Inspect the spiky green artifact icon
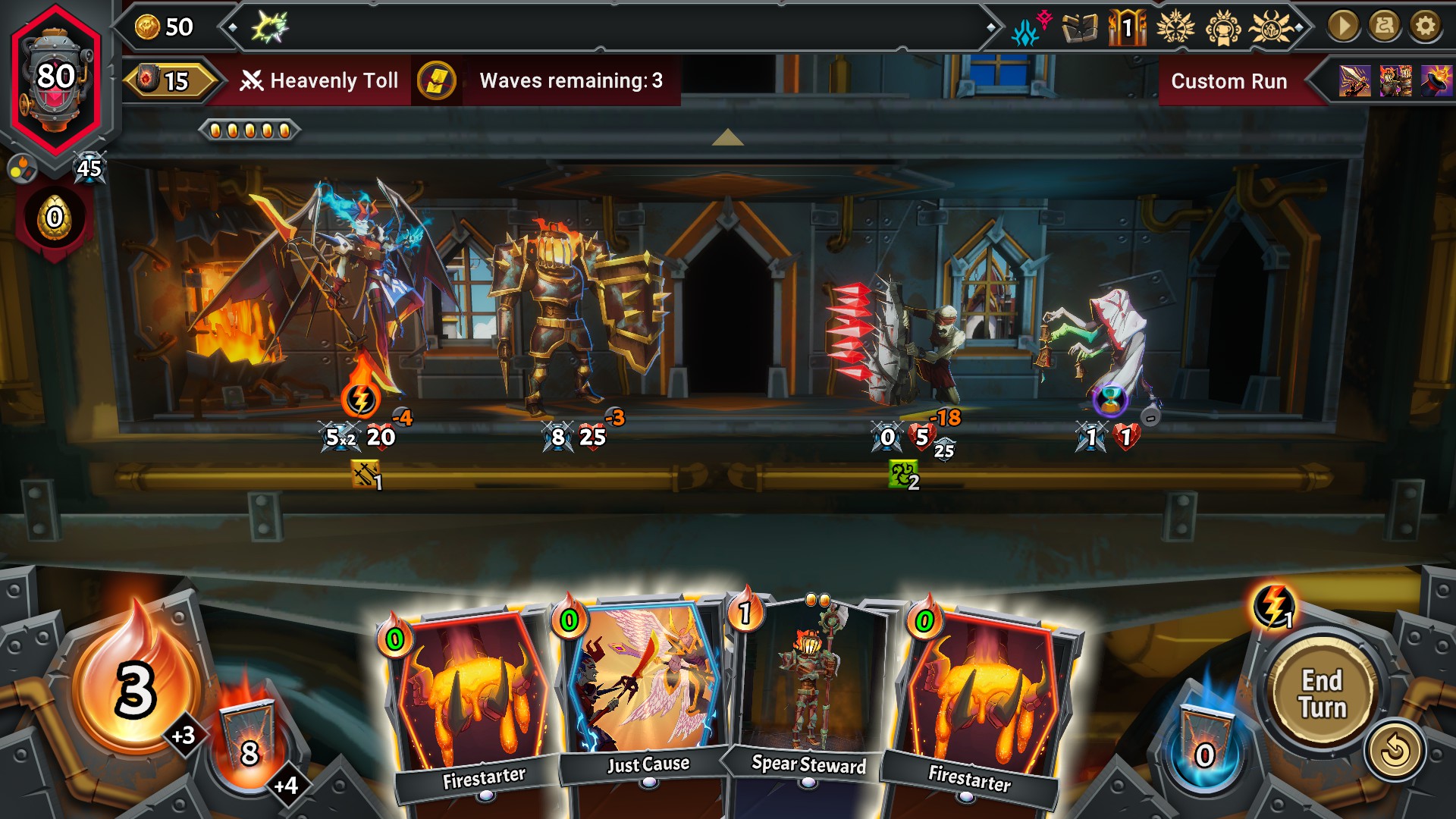This screenshot has width=1456, height=819. point(270,27)
